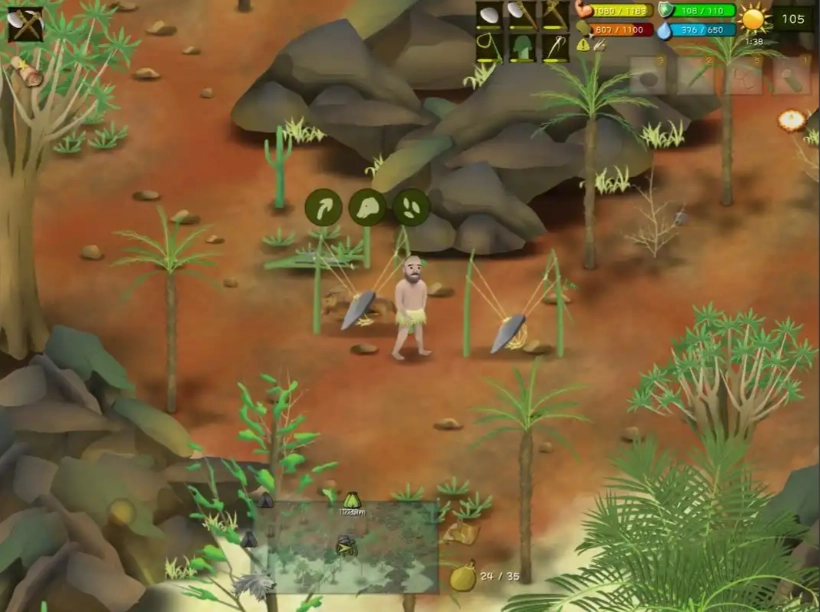Click the green tent marker above the minimap
The height and width of the screenshot is (612, 820).
(351, 500)
